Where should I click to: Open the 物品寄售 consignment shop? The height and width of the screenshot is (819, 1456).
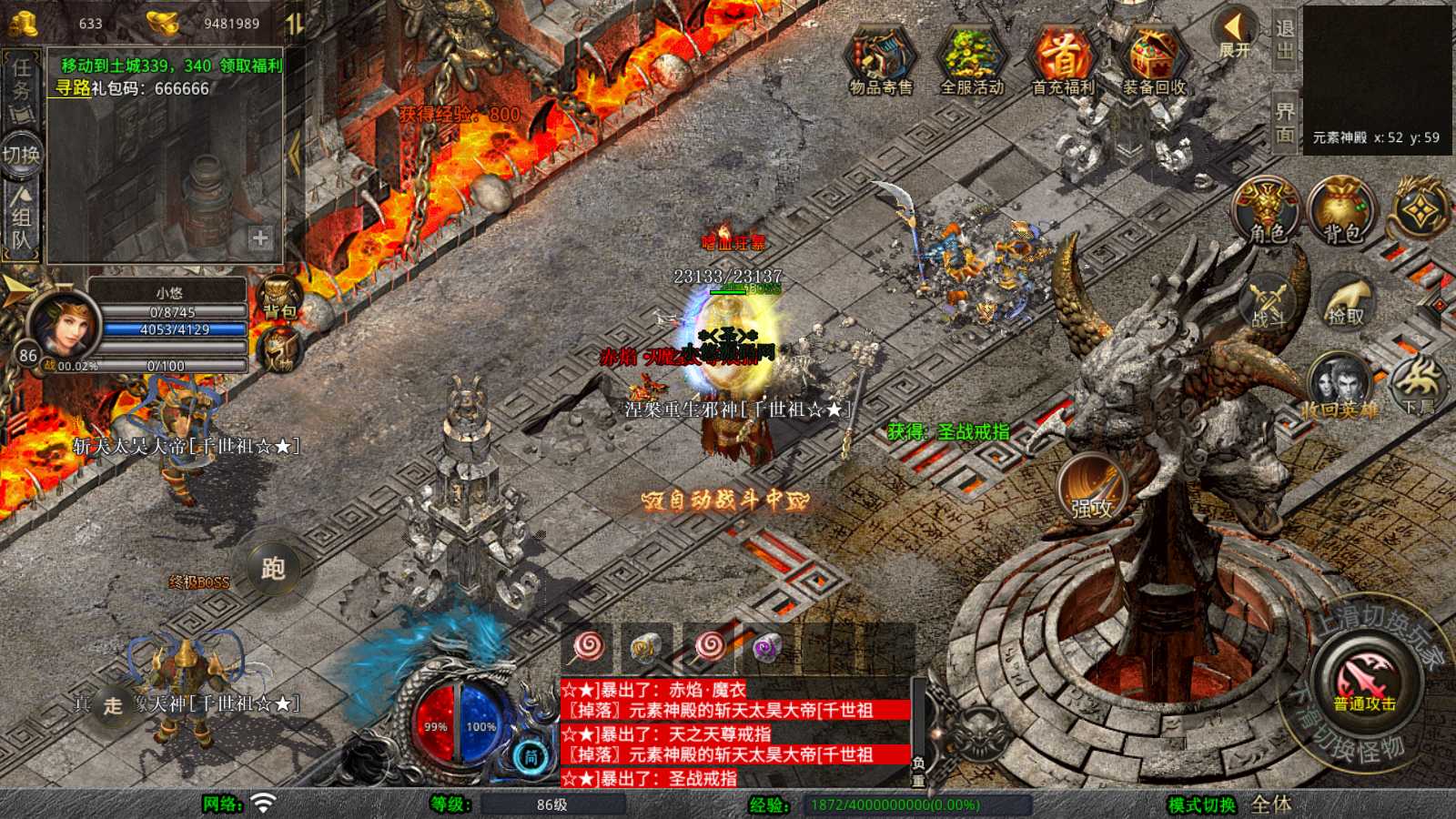click(880, 58)
